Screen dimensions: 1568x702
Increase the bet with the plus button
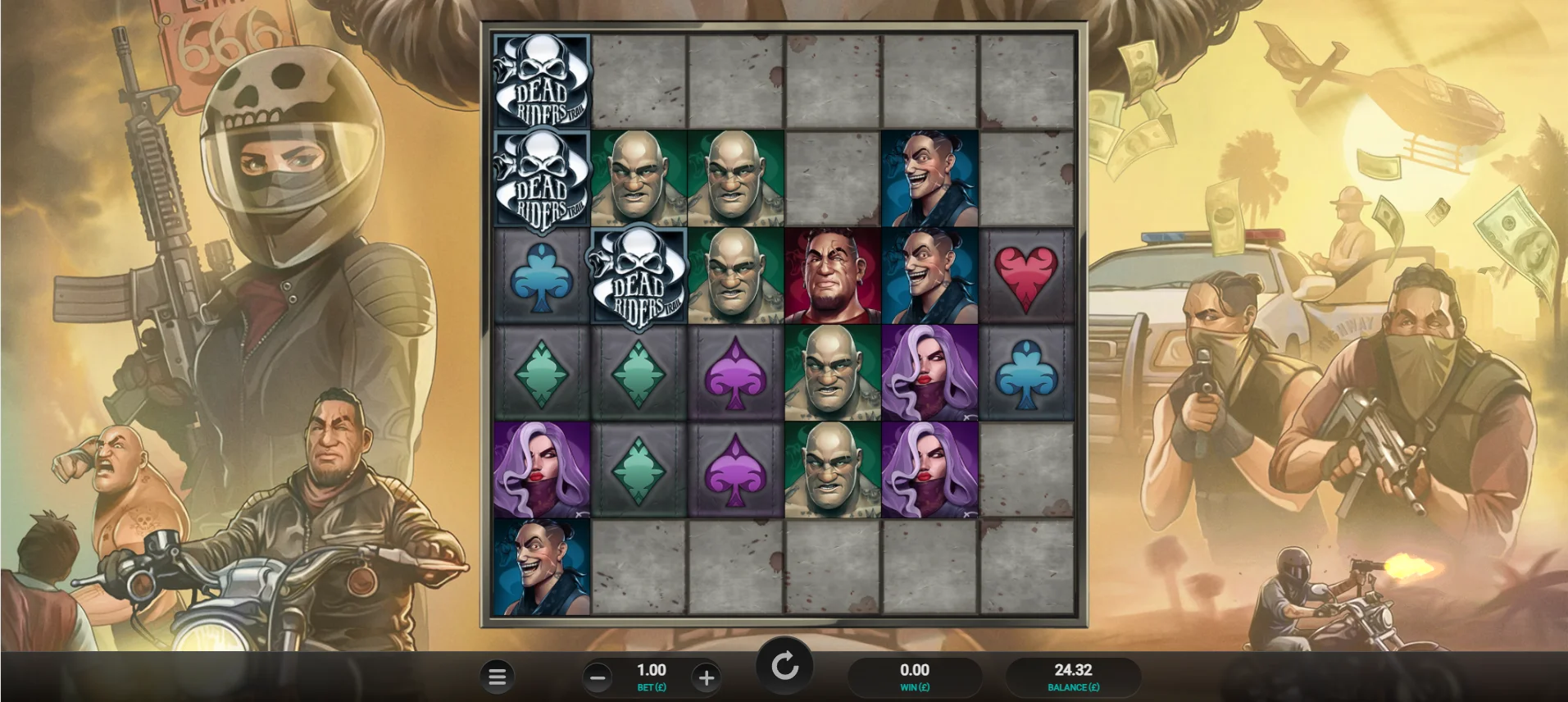[x=707, y=677]
